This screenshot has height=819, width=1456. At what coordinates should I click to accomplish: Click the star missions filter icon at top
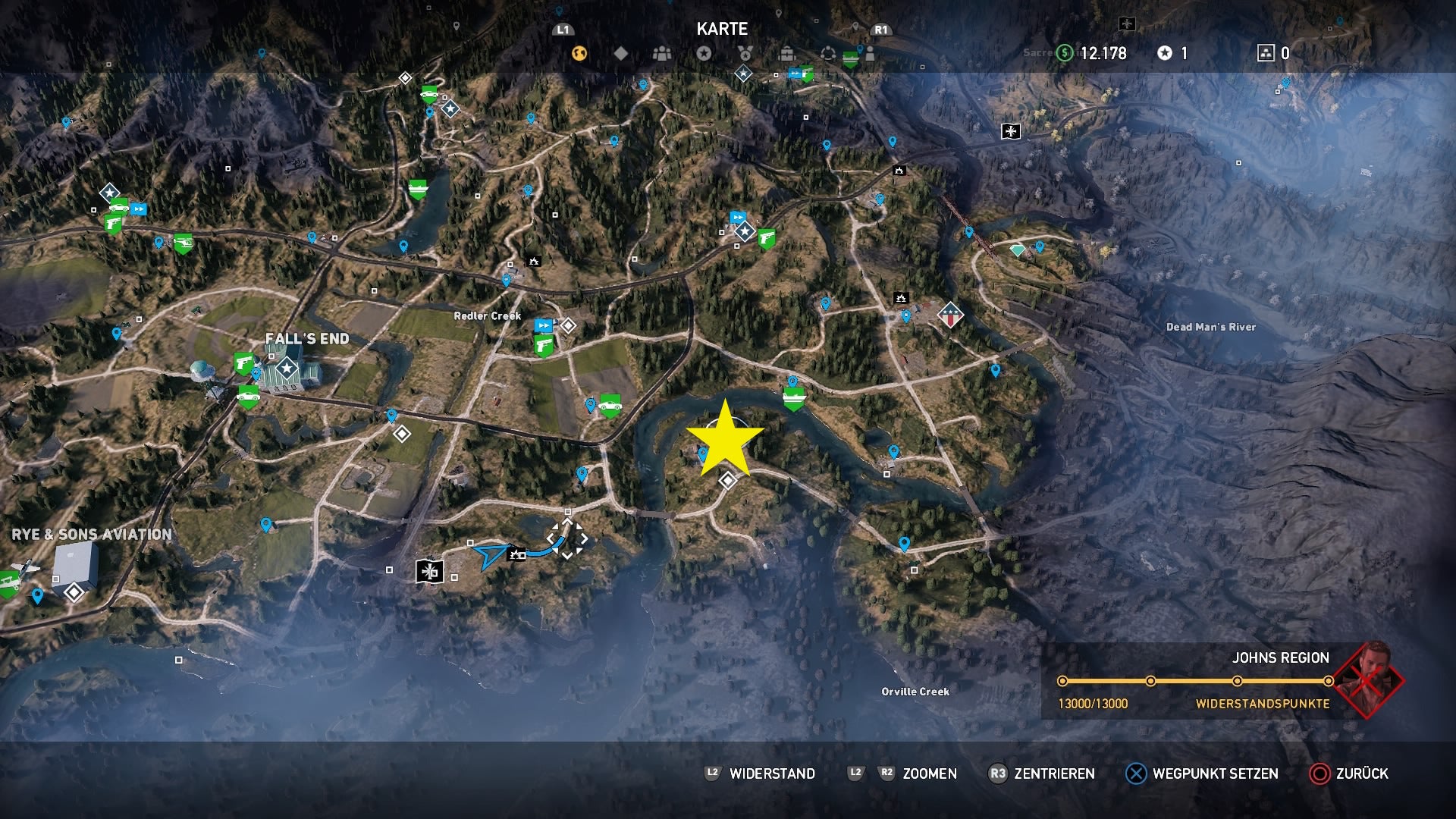point(705,54)
